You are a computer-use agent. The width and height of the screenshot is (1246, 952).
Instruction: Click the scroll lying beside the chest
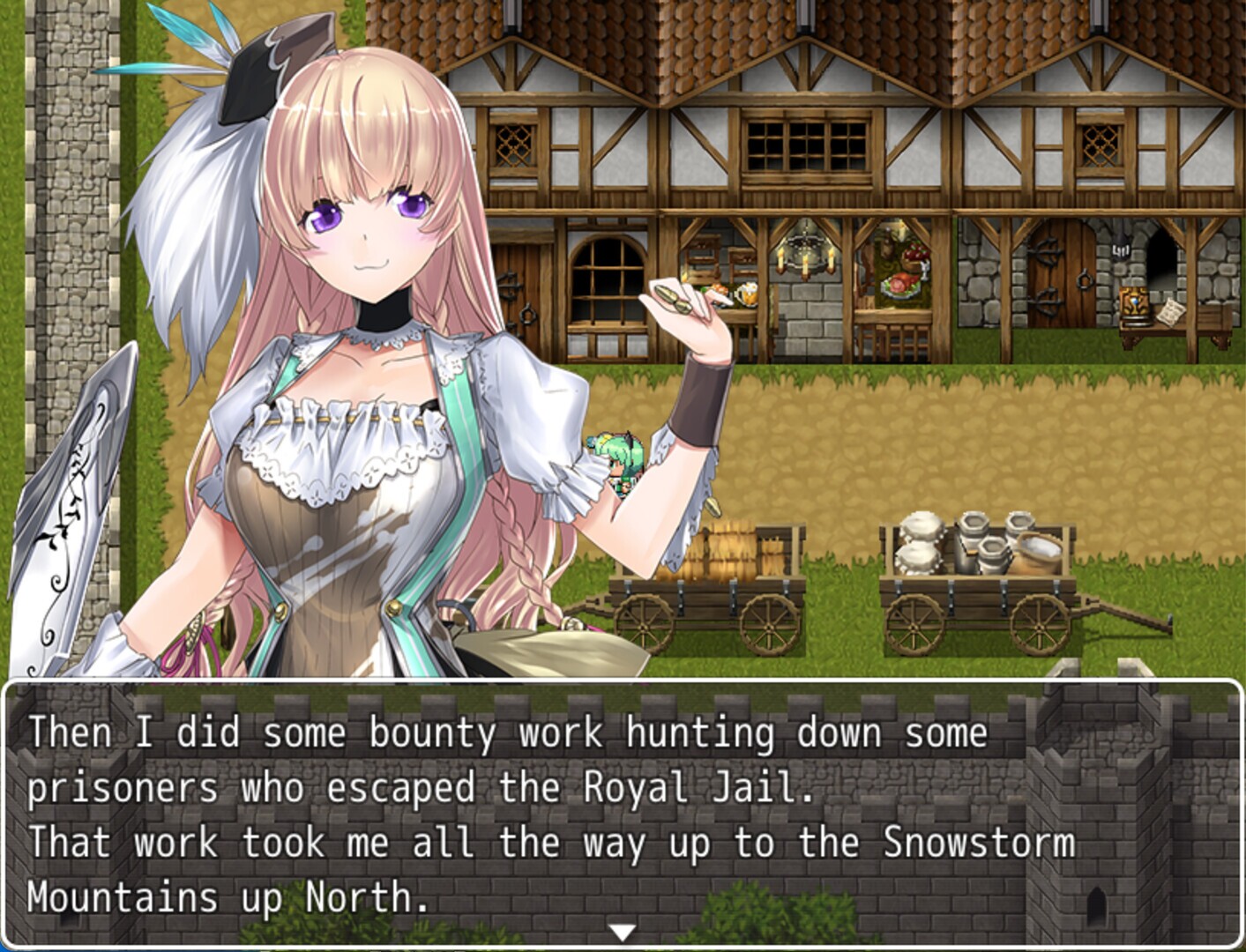tap(1172, 312)
